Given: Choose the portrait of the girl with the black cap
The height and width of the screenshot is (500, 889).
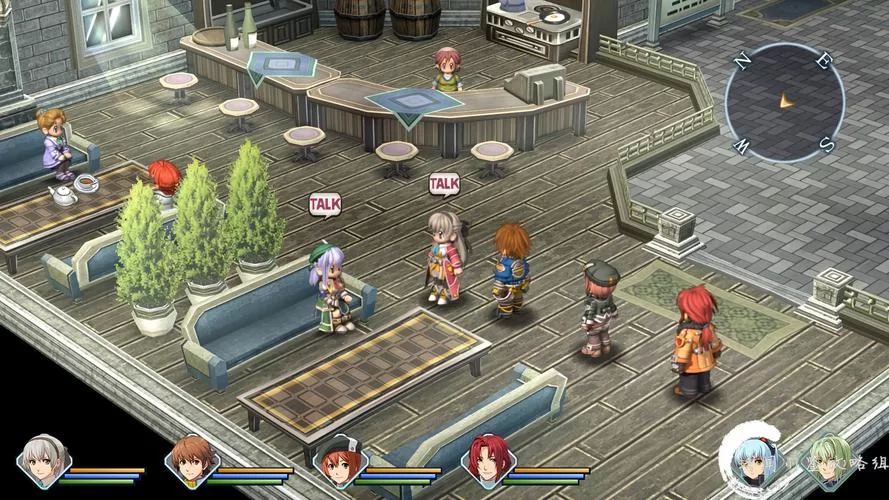Looking at the screenshot, I should pyautogui.click(x=339, y=461).
